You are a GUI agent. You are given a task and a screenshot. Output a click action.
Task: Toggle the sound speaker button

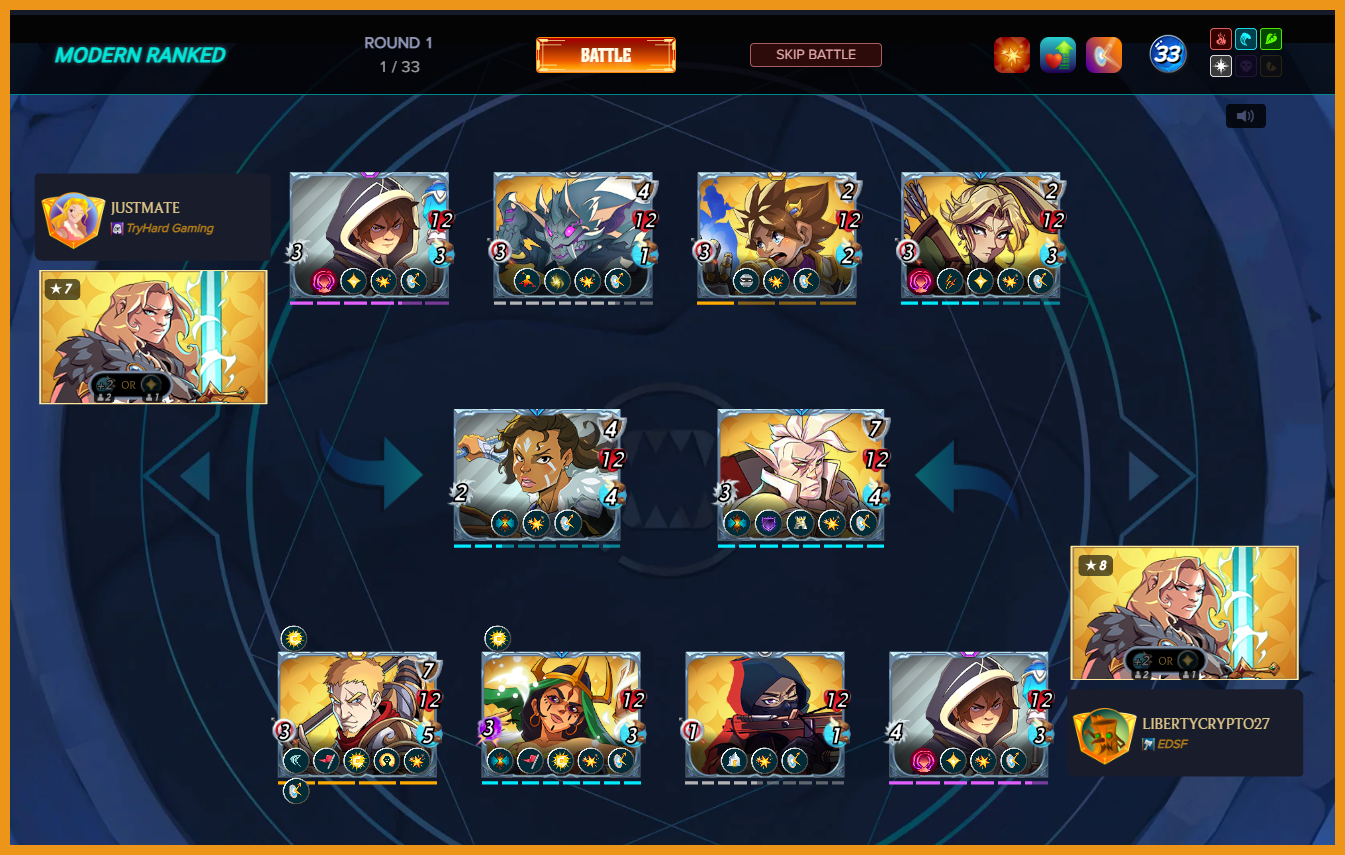(1245, 116)
